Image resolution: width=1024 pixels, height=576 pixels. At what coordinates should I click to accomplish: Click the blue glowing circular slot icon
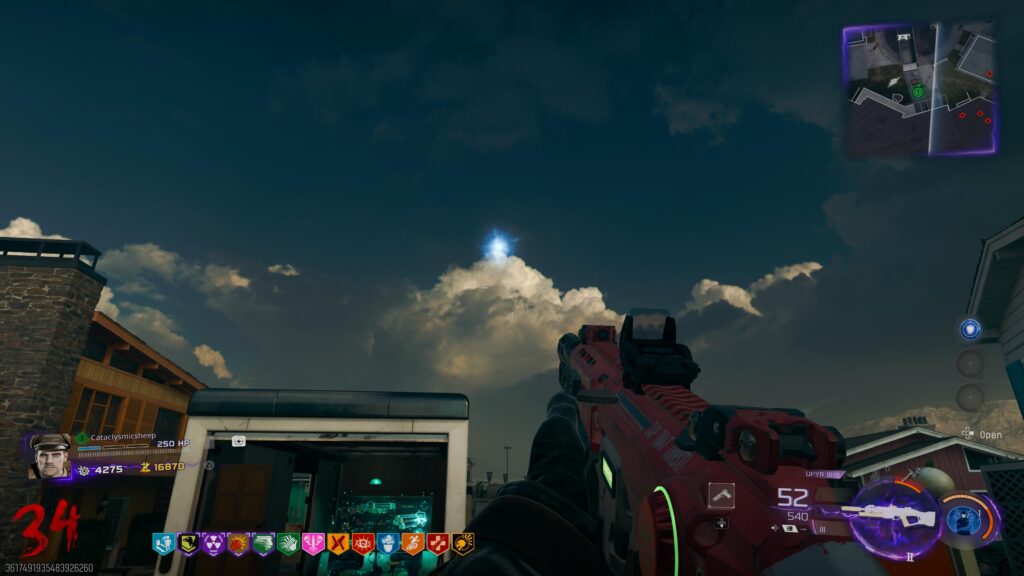point(969,329)
